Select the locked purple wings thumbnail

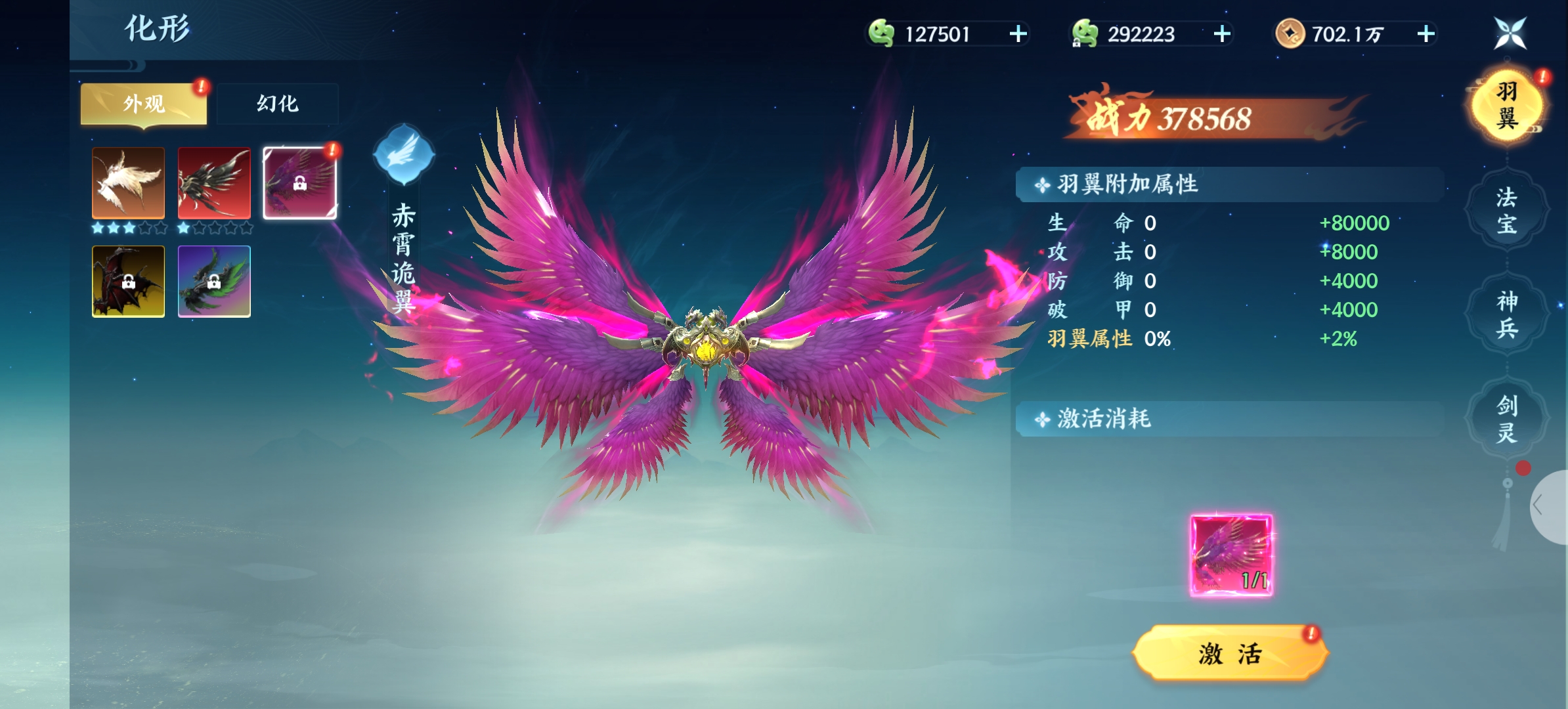pyautogui.click(x=299, y=183)
